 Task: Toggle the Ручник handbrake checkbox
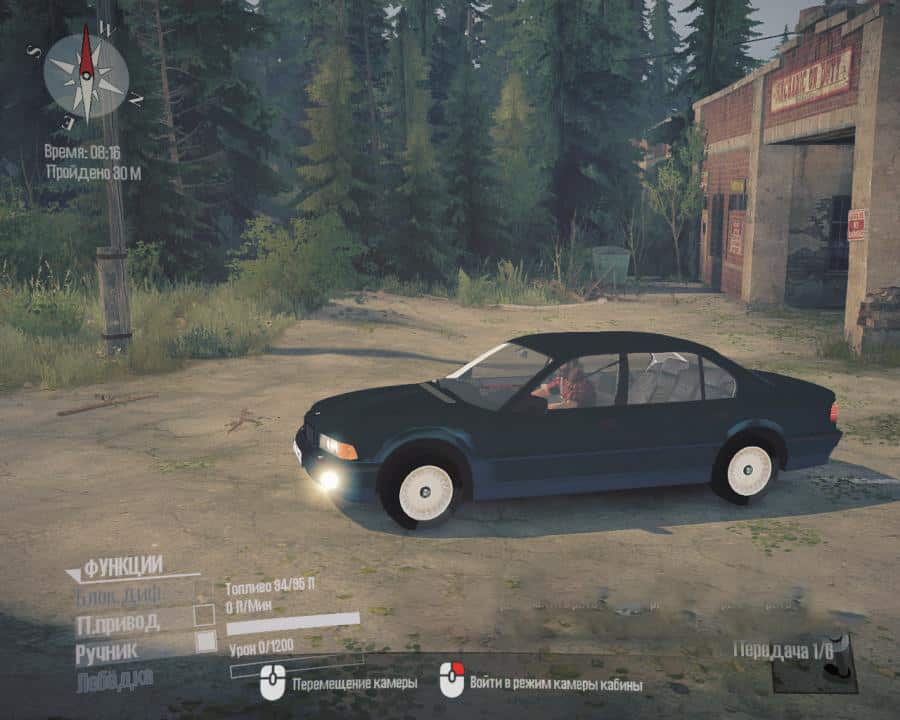click(x=205, y=642)
